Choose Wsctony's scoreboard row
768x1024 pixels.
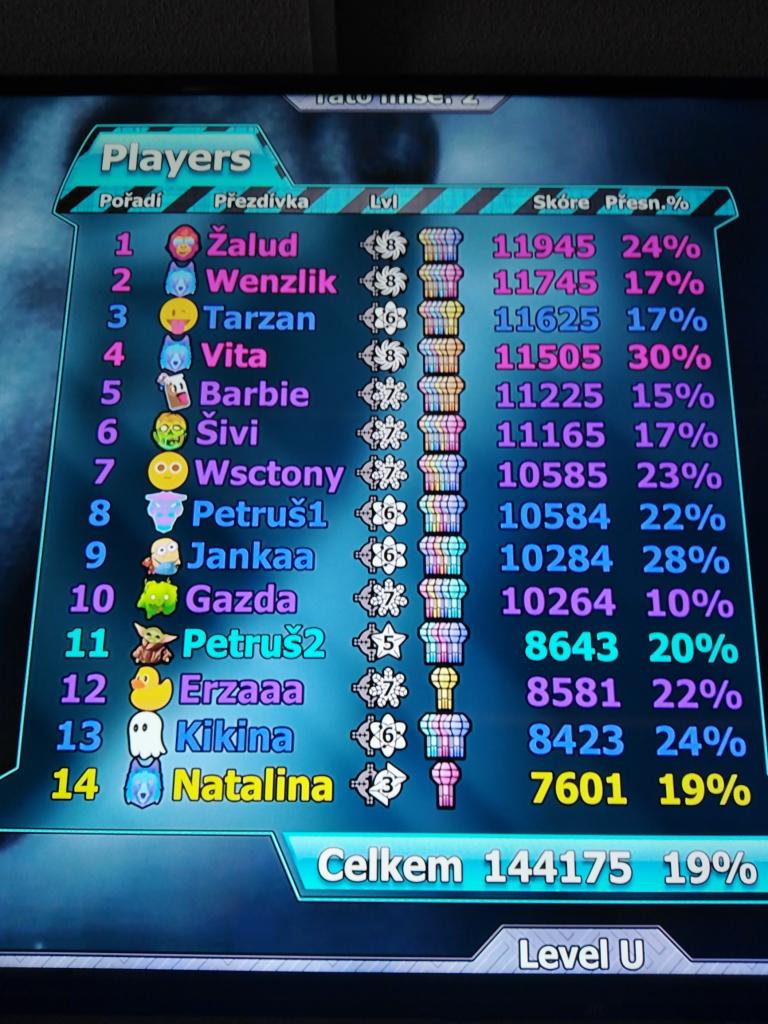click(268, 472)
